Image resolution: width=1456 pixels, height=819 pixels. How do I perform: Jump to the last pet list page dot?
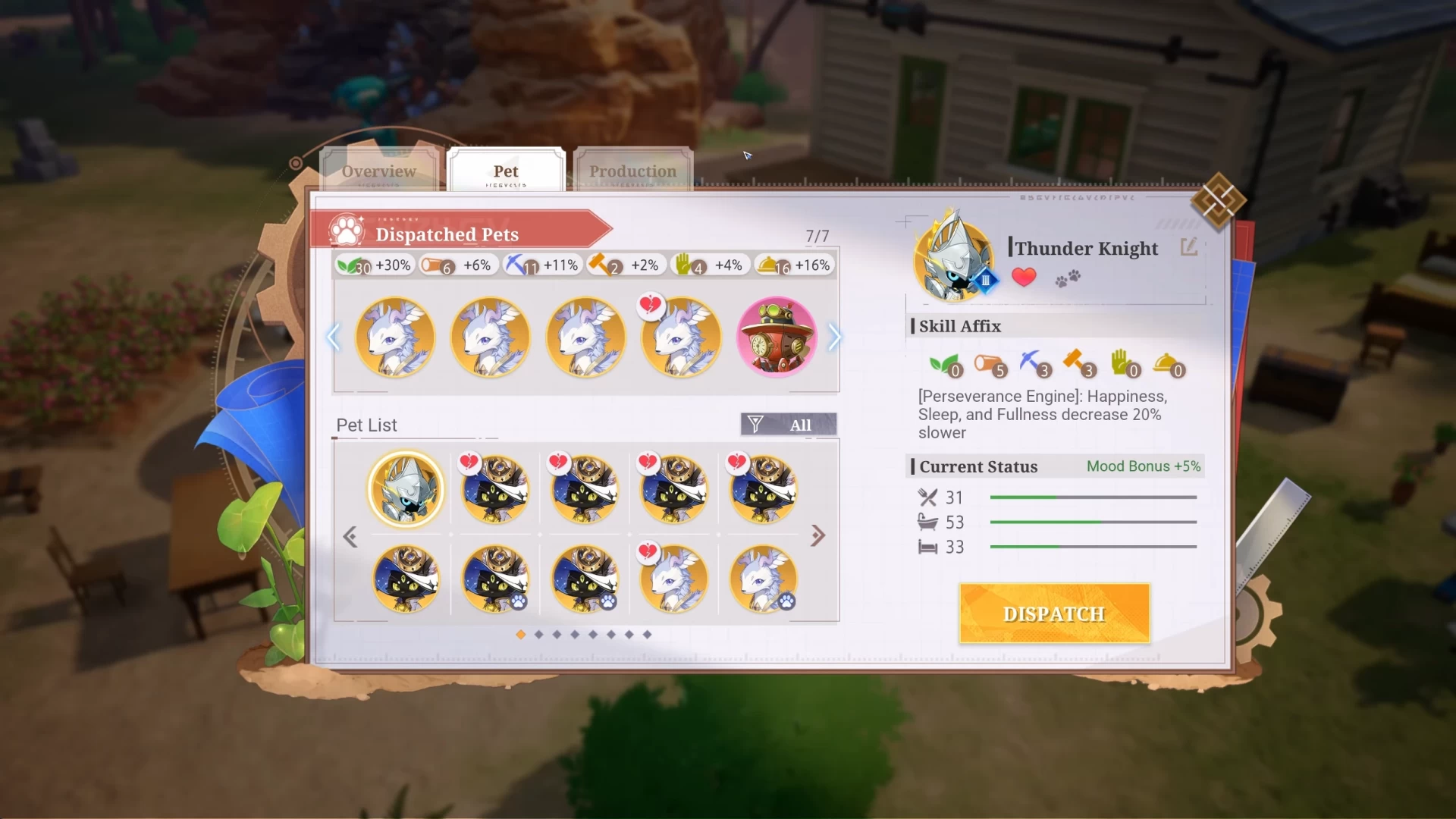coord(647,635)
